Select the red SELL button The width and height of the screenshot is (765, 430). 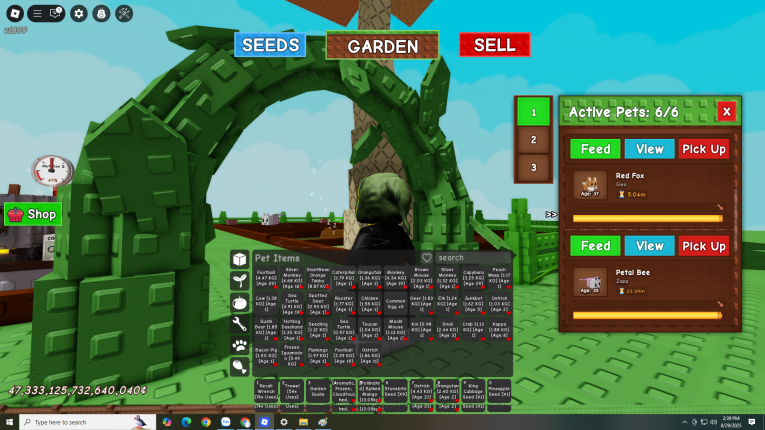(x=494, y=45)
